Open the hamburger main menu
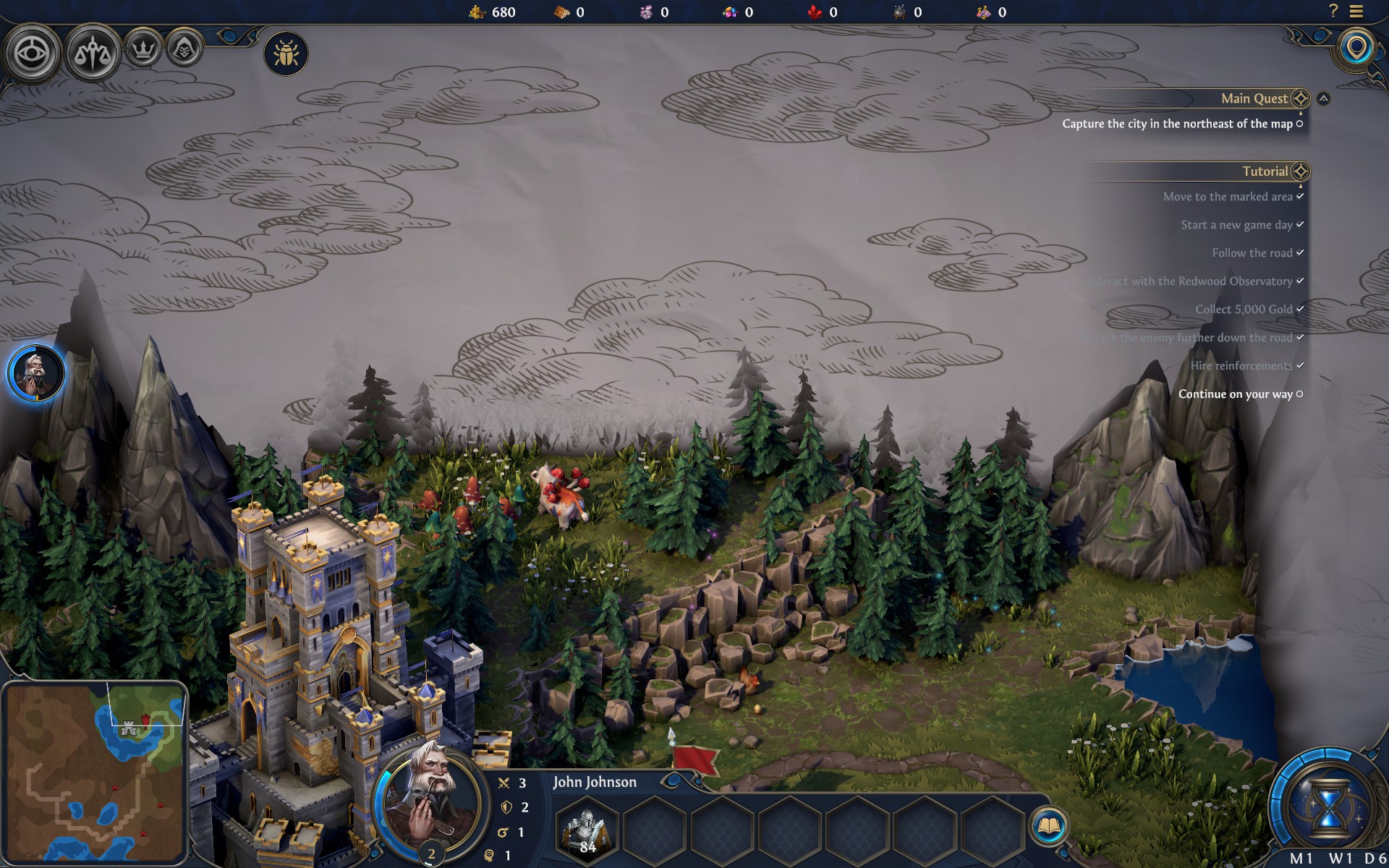1389x868 pixels. 1356,11
